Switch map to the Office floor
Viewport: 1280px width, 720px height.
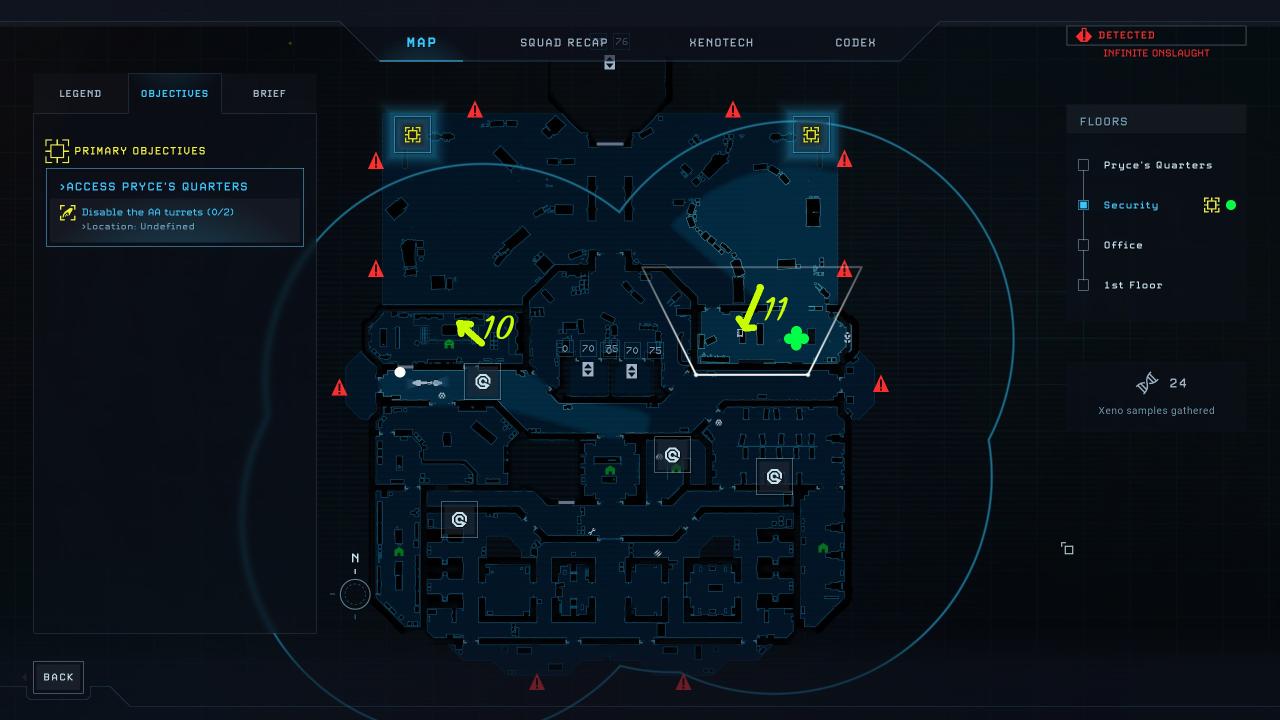1122,245
